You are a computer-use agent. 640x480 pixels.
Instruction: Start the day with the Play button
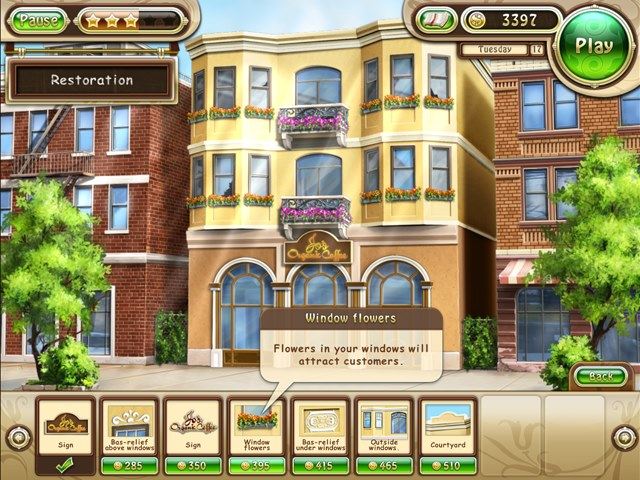pyautogui.click(x=594, y=45)
